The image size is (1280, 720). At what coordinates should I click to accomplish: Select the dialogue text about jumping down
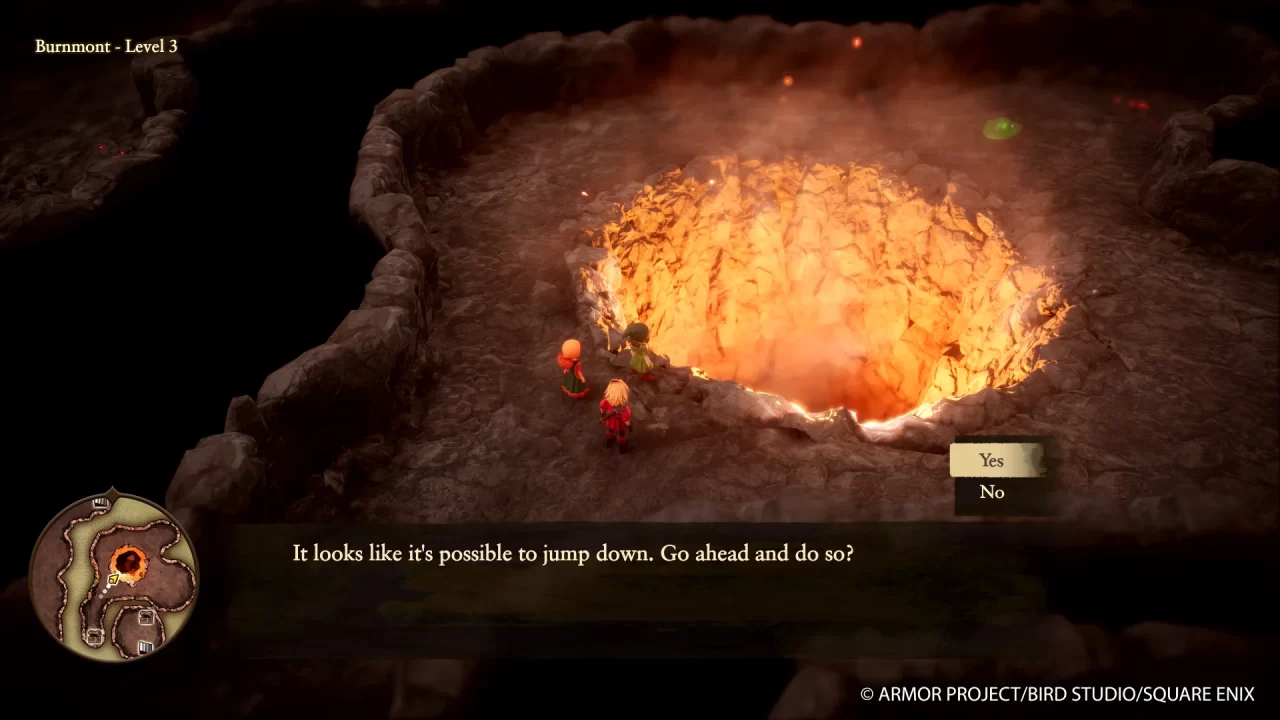(570, 553)
